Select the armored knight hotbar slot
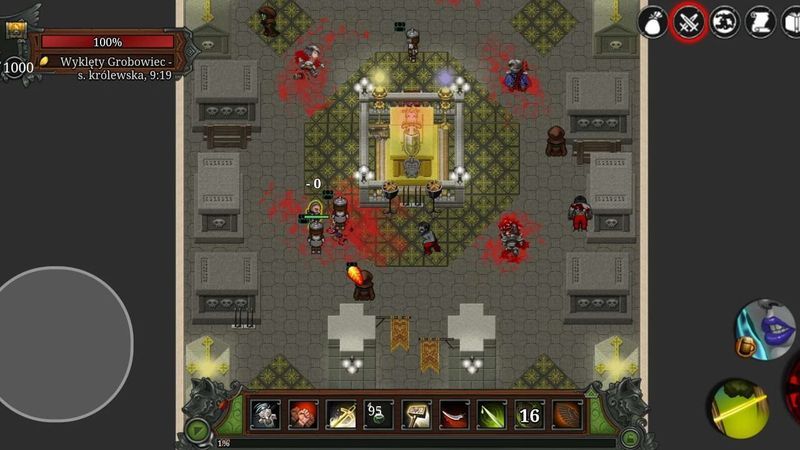 [x=265, y=413]
